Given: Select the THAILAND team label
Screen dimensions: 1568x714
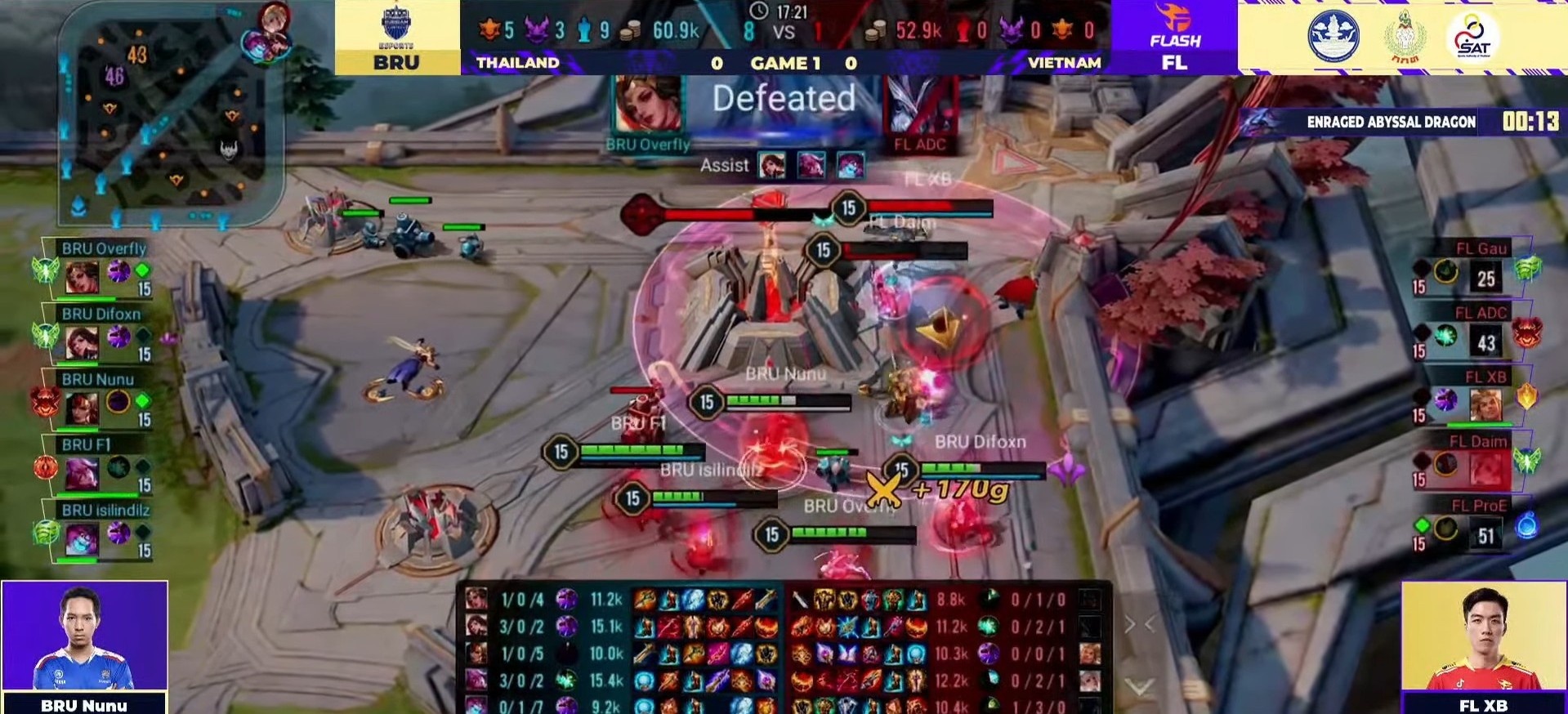Looking at the screenshot, I should (x=517, y=62).
